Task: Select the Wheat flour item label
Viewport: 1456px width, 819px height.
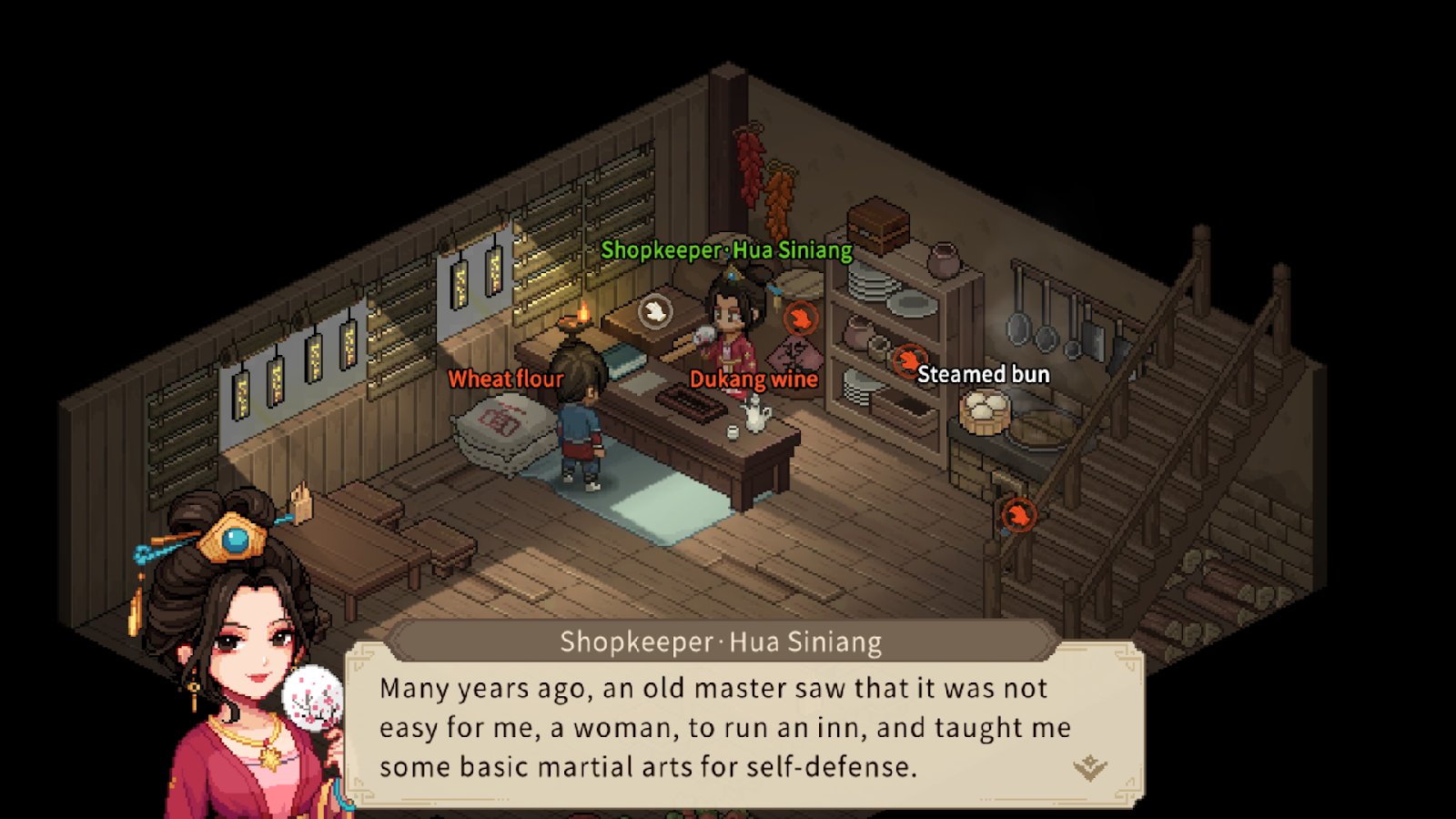Action: click(x=506, y=379)
